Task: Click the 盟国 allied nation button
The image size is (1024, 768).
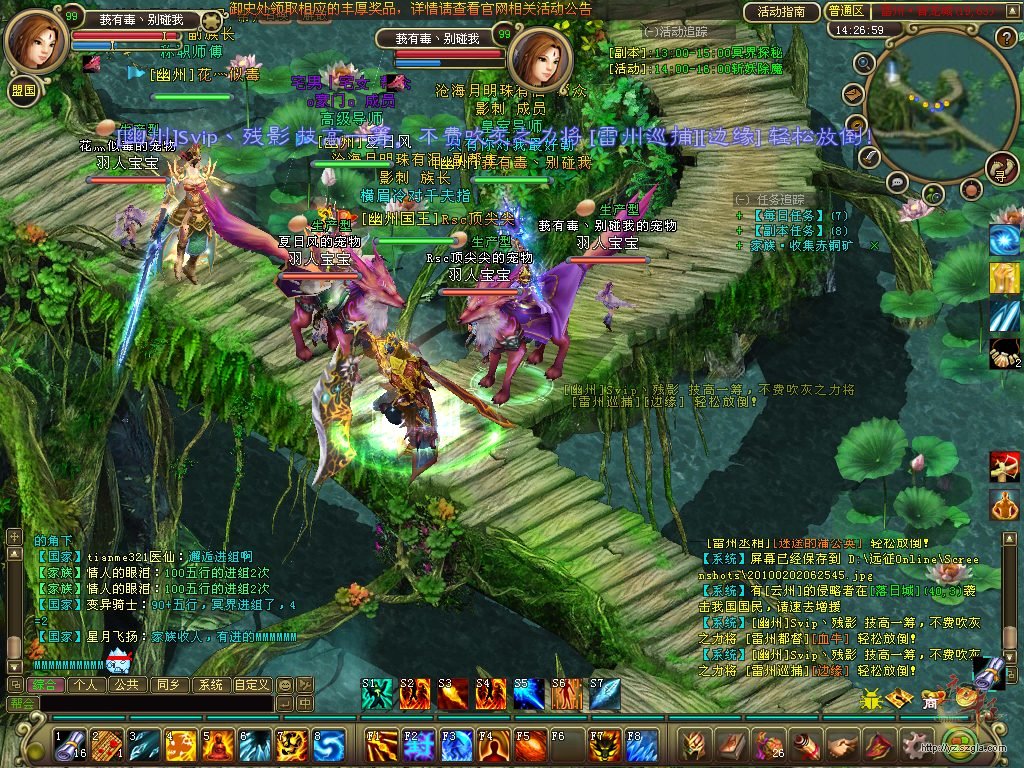Action: click(x=23, y=90)
